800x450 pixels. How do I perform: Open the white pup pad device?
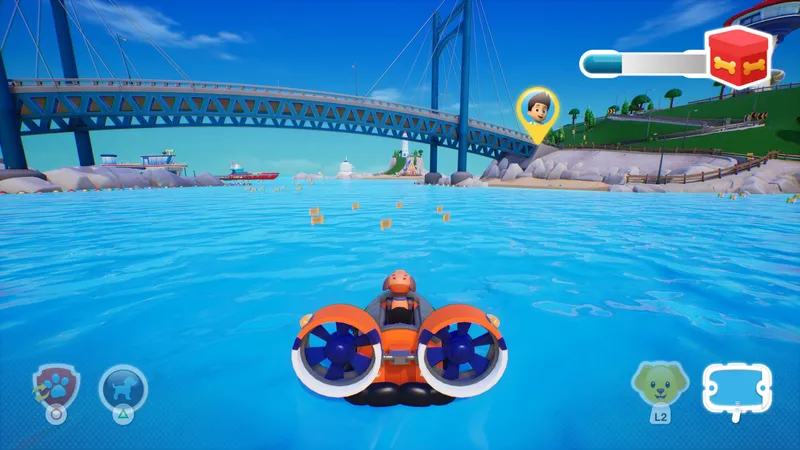coord(737,387)
